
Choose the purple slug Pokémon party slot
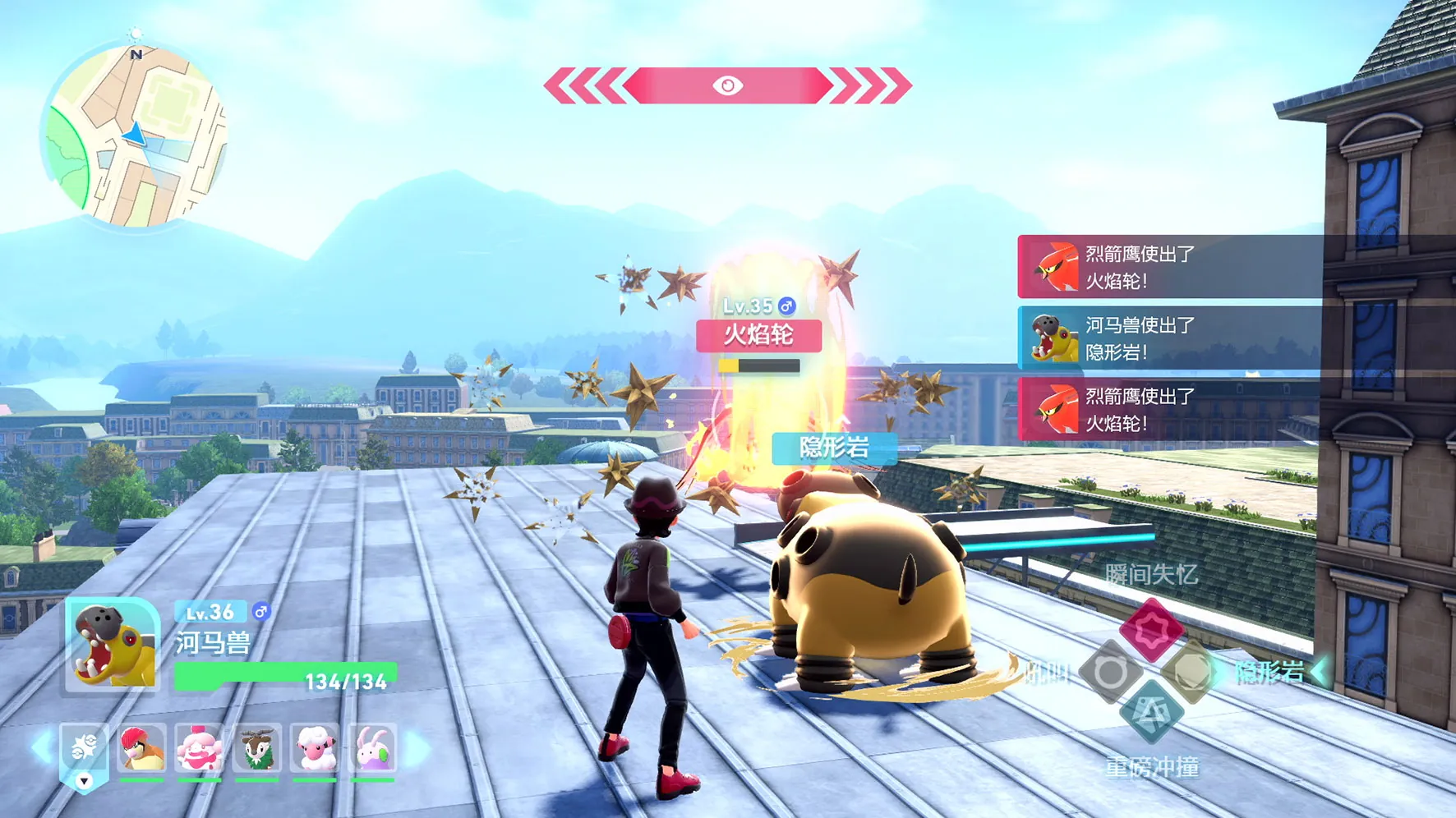point(372,748)
